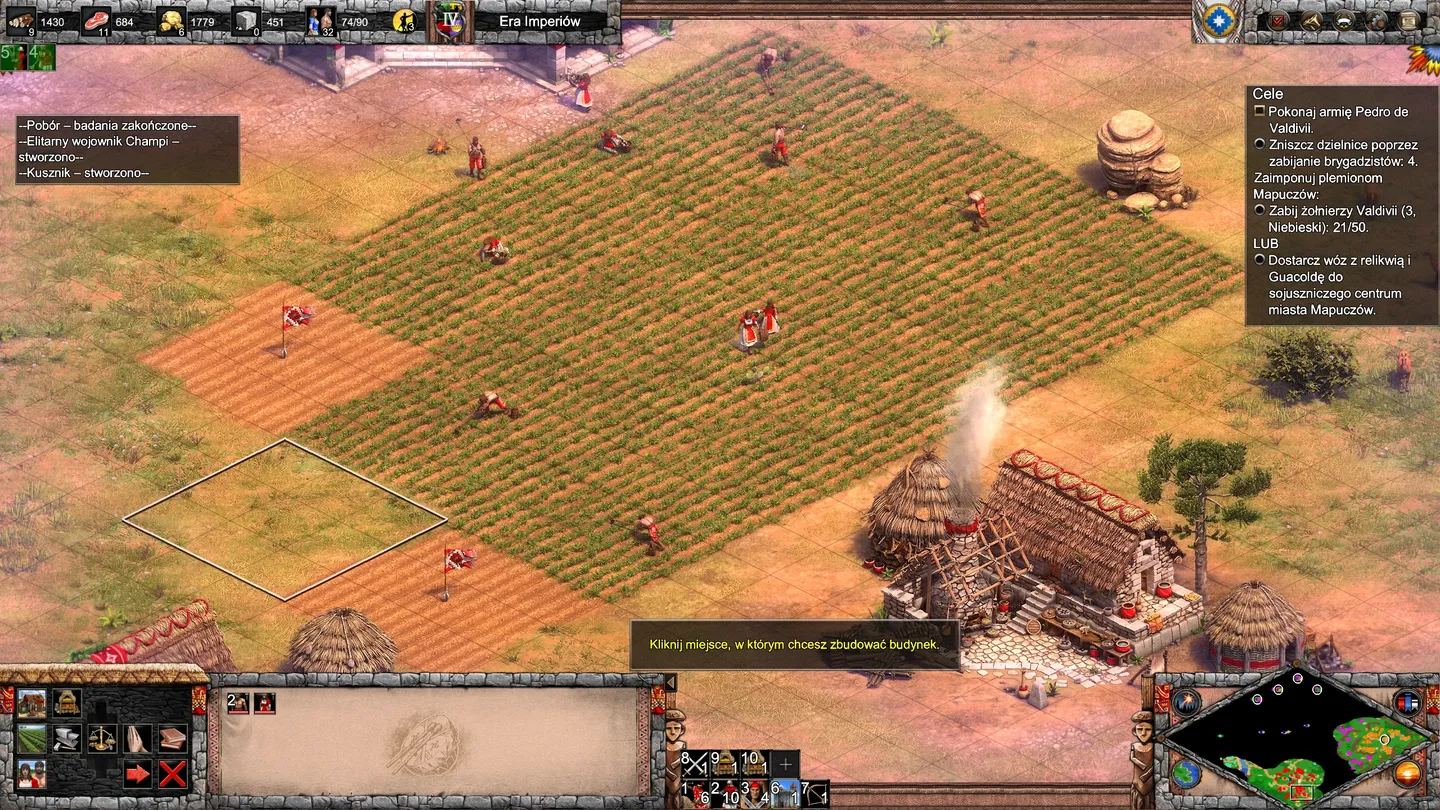Viewport: 1440px width, 810px height.
Task: Select the Monastery praying-hands build icon
Action: pos(136,738)
